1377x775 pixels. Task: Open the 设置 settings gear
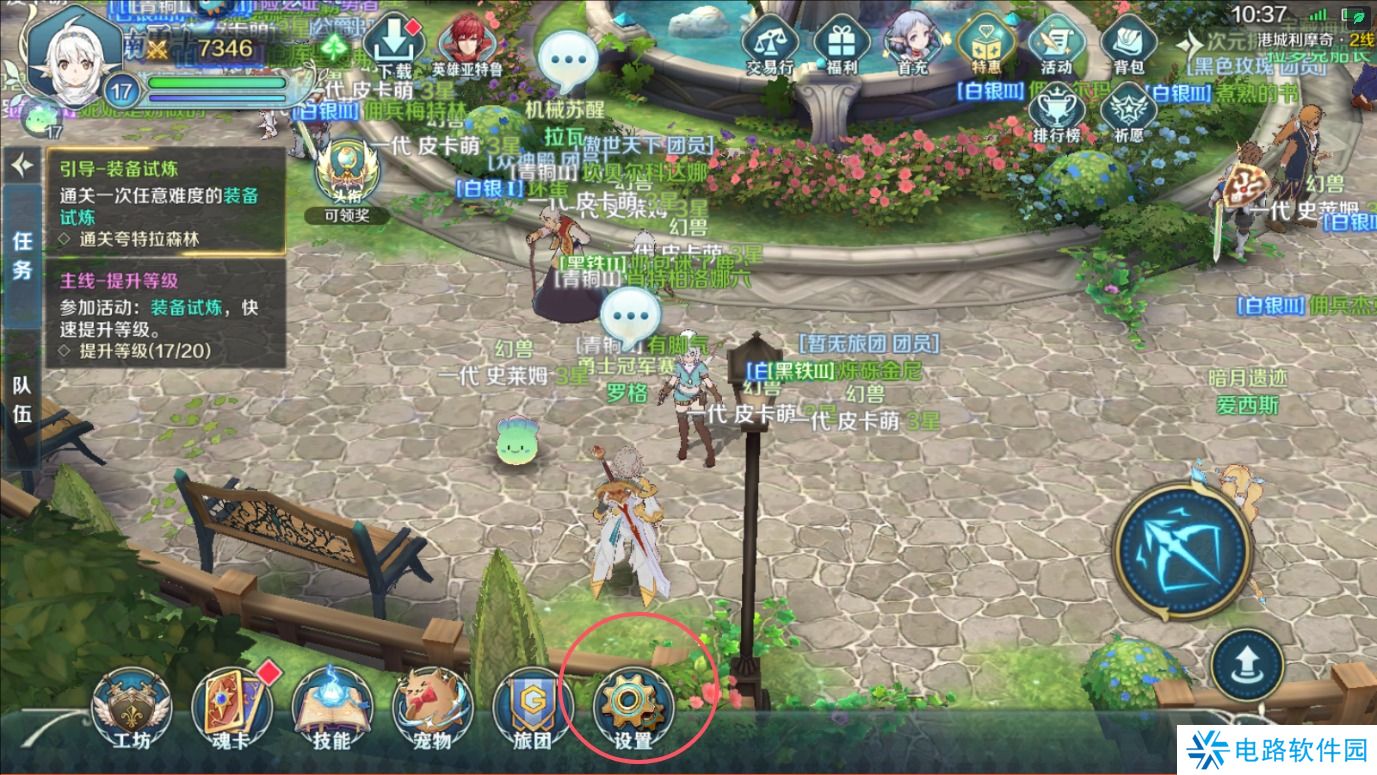633,708
